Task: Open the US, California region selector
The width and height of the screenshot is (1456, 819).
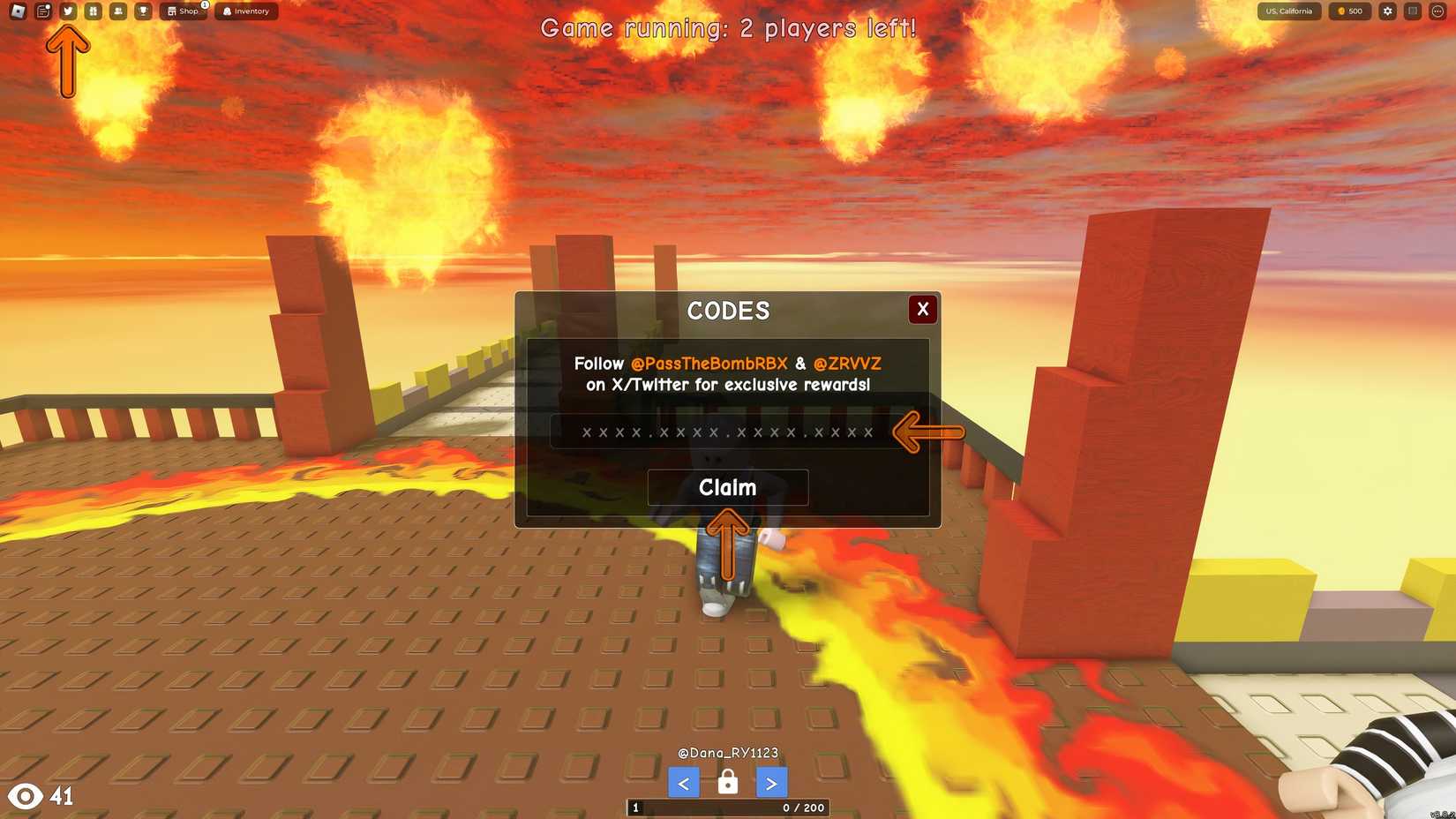Action: (x=1288, y=11)
